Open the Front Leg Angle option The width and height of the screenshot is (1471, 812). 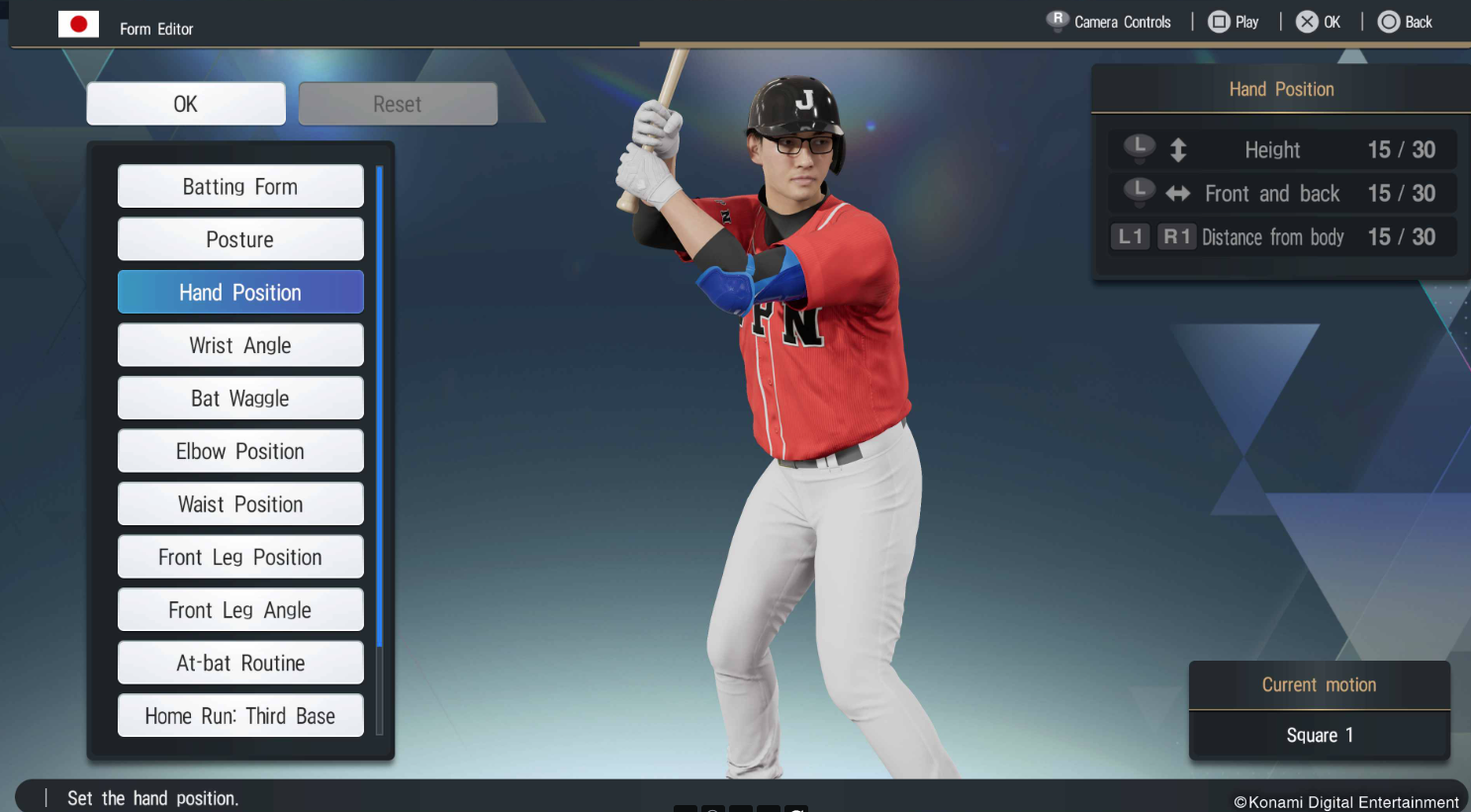(240, 610)
